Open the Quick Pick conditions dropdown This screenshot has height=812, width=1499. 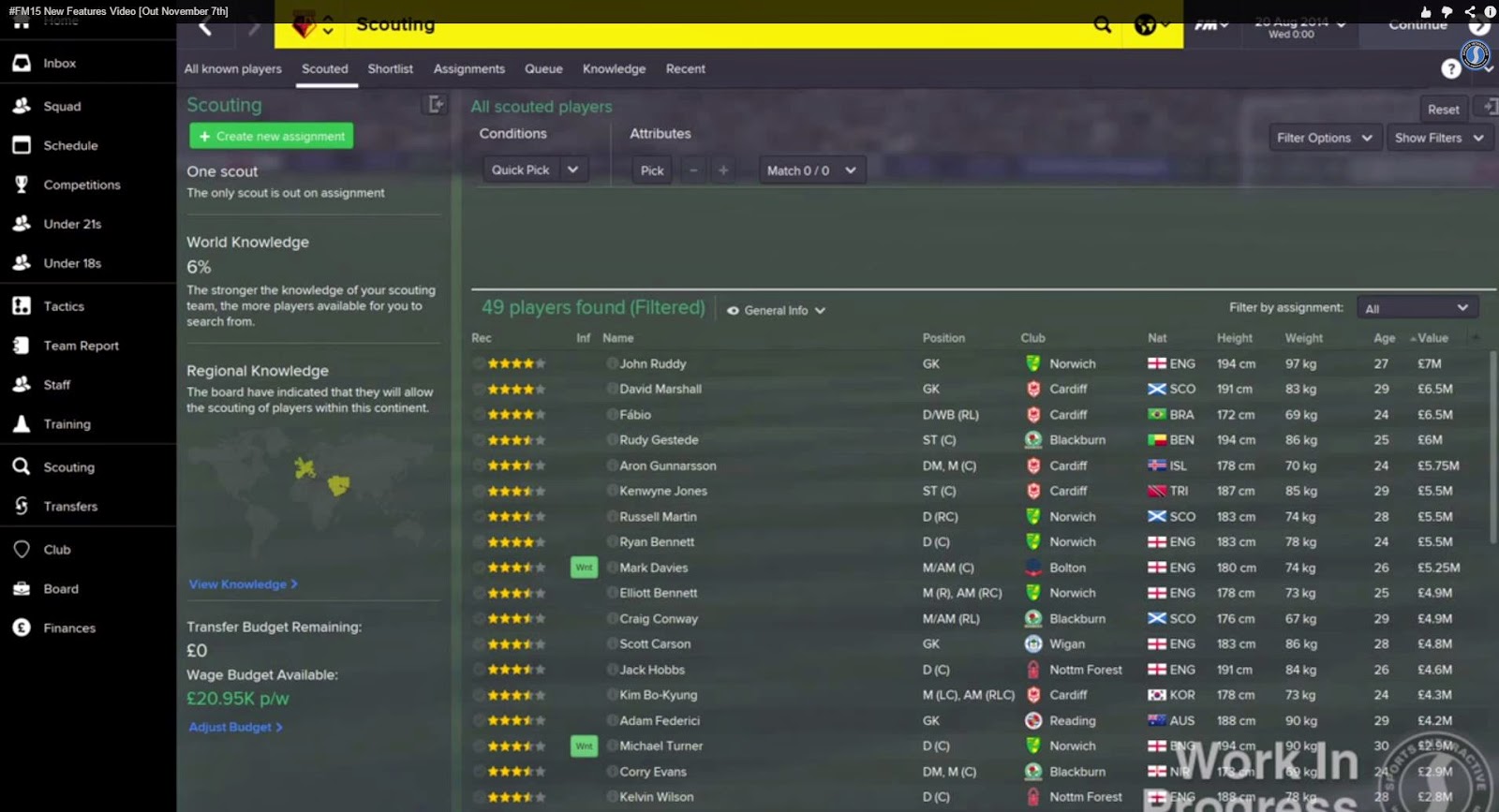click(533, 170)
